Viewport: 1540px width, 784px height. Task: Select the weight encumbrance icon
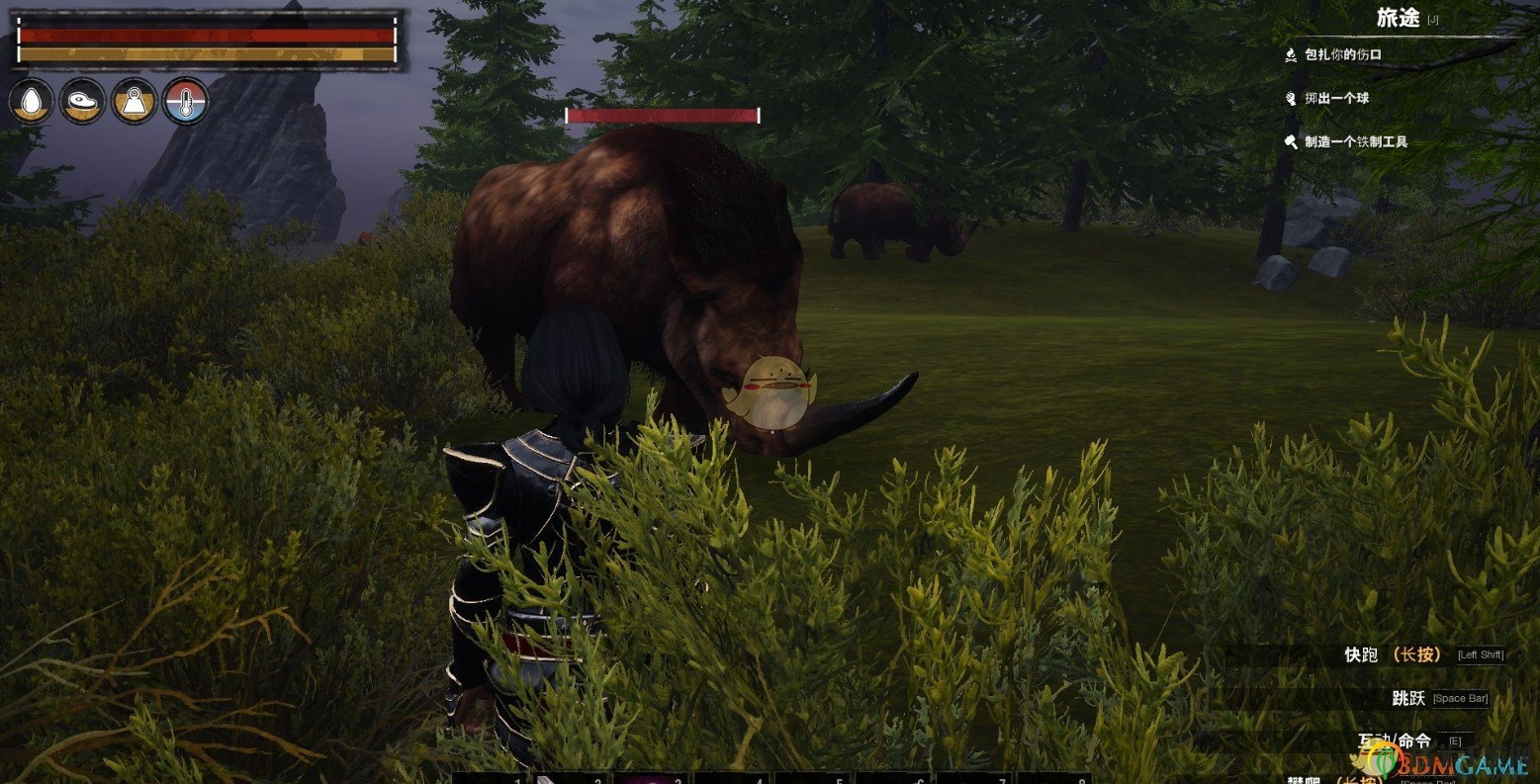pyautogui.click(x=135, y=101)
